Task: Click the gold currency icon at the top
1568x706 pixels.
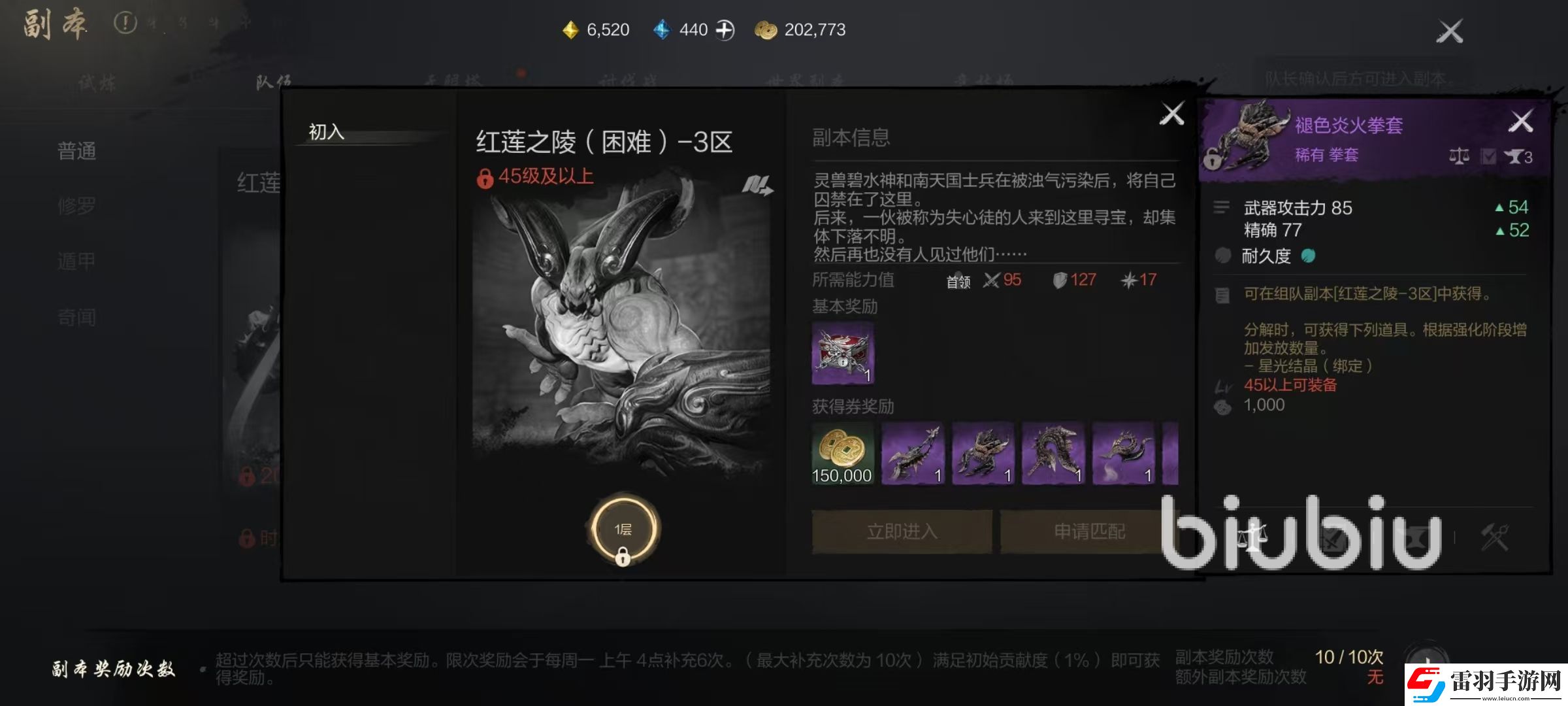Action: point(570,29)
